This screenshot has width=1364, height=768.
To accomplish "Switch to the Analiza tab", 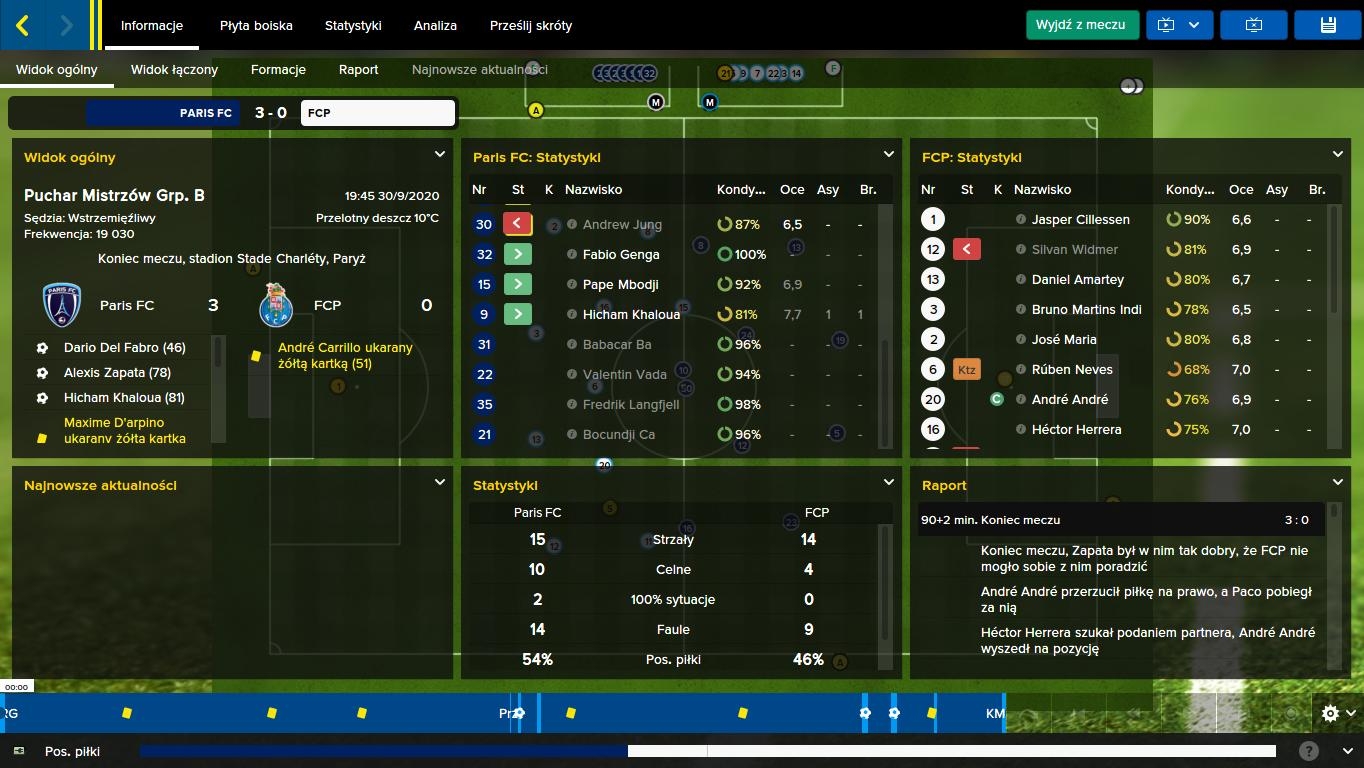I will 435,26.
